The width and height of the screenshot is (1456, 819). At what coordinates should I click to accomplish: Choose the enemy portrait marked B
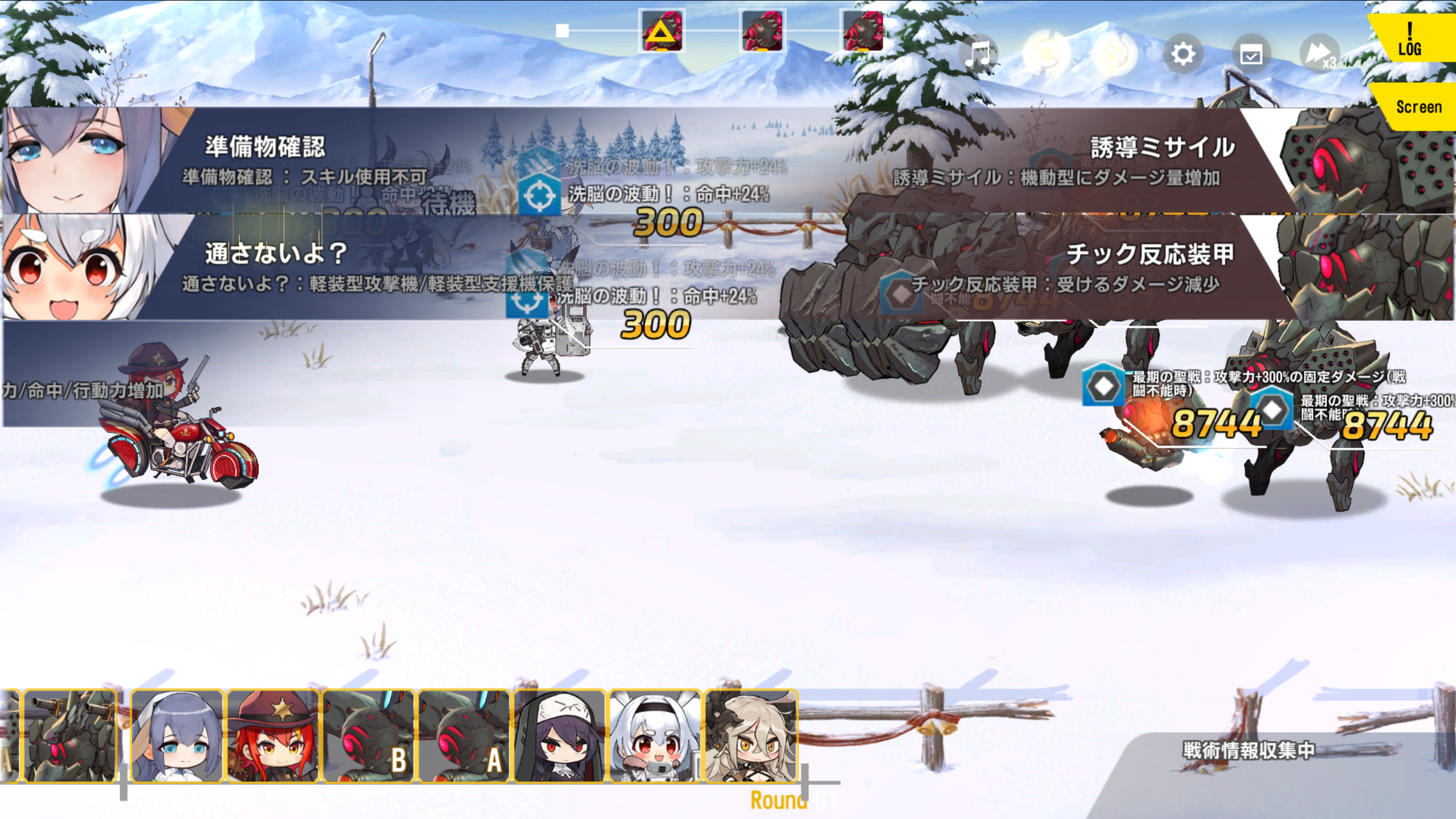369,736
